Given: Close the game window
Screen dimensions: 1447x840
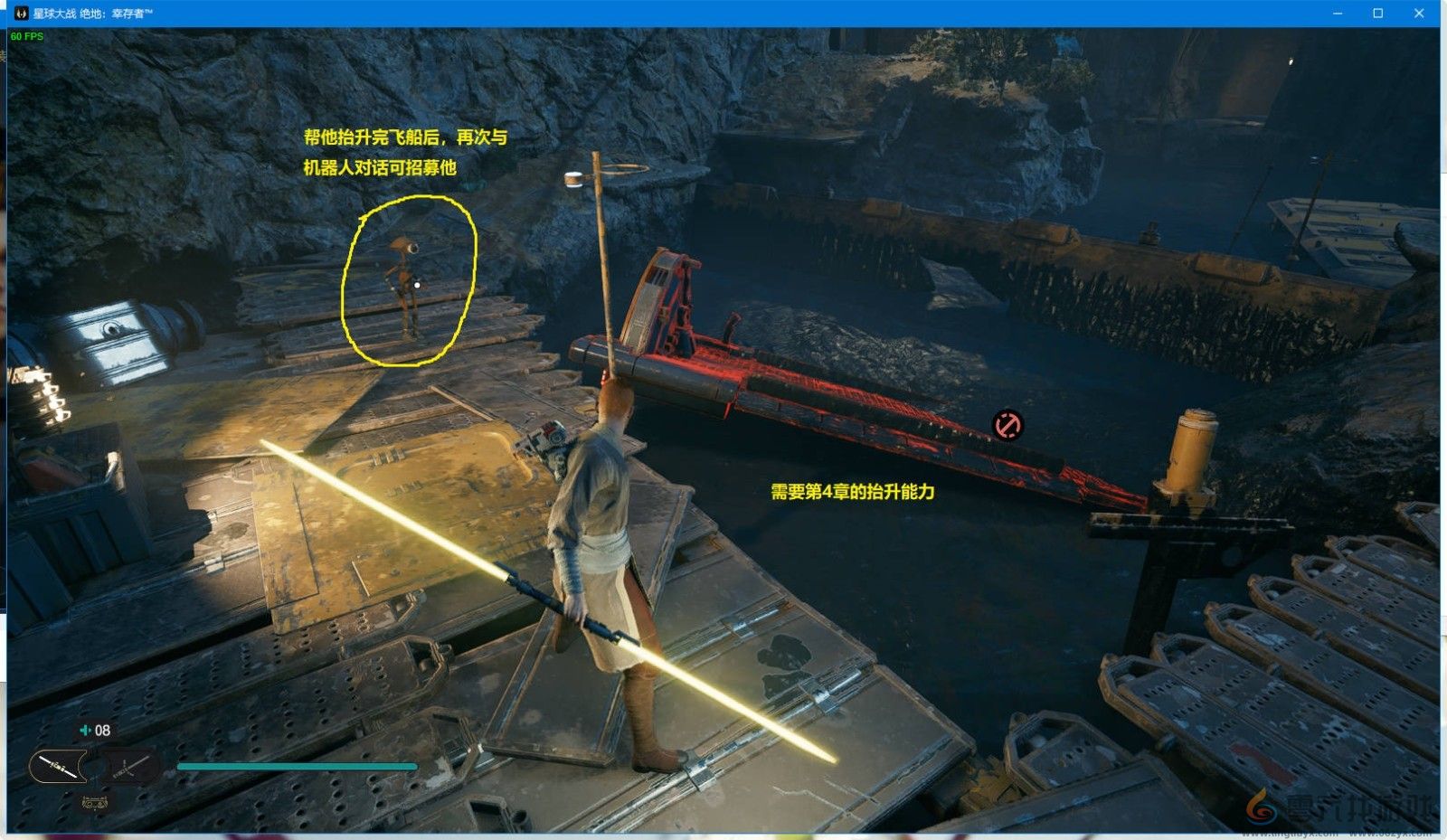Looking at the screenshot, I should click(x=1419, y=14).
